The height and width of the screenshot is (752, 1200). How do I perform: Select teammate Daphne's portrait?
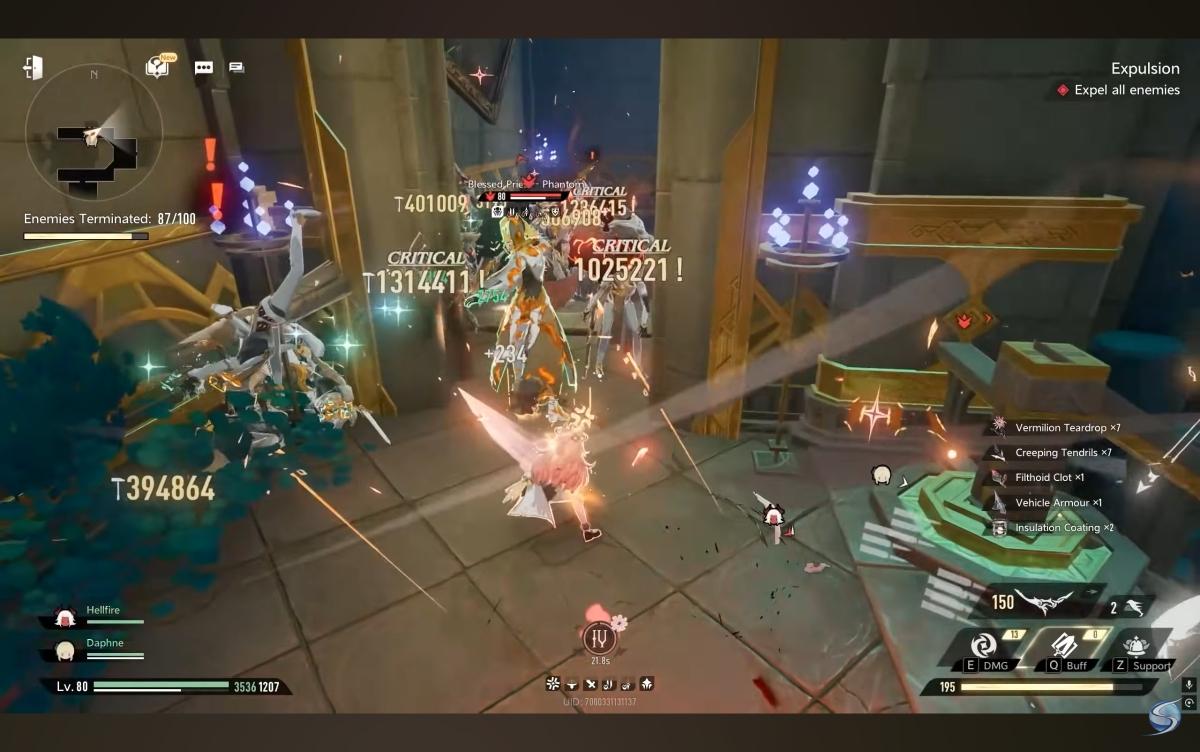[x=66, y=650]
